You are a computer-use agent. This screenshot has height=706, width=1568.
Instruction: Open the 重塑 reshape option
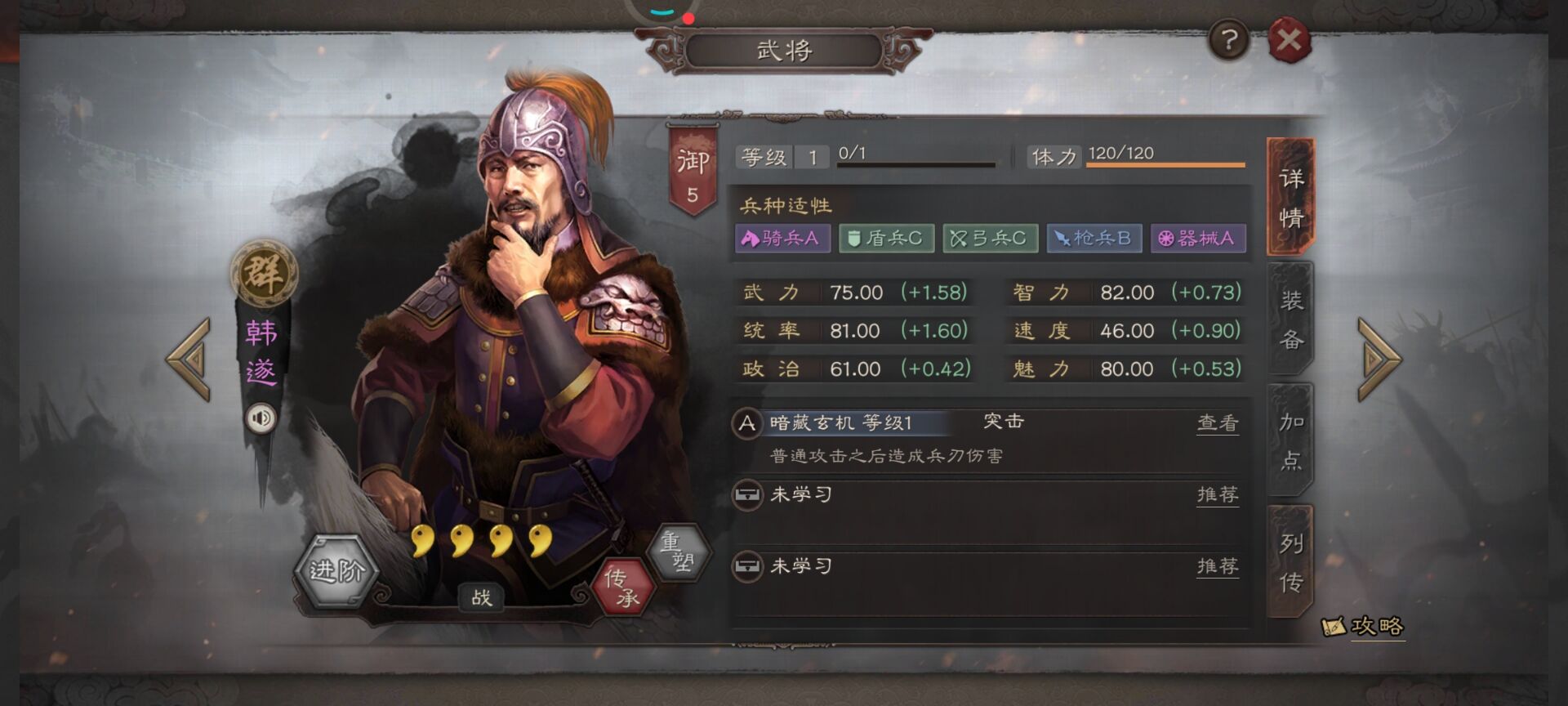click(680, 550)
